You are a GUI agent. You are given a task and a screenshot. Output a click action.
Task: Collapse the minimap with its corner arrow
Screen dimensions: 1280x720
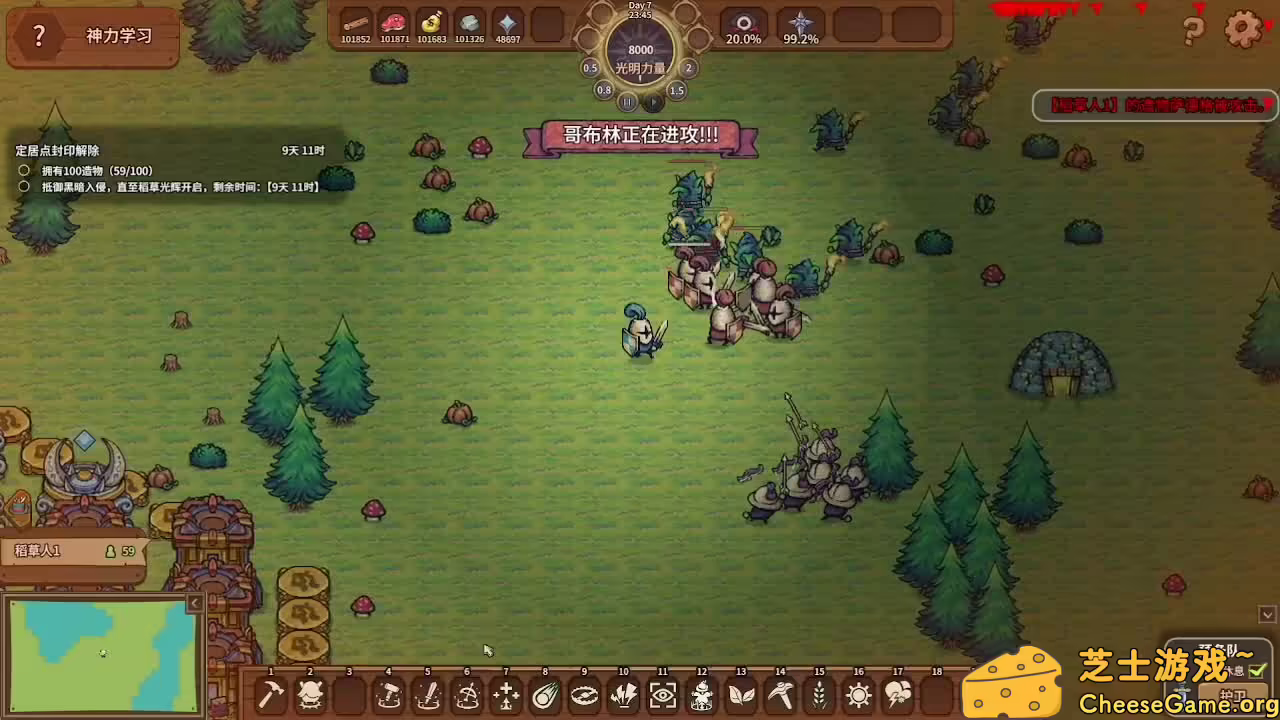[195, 602]
